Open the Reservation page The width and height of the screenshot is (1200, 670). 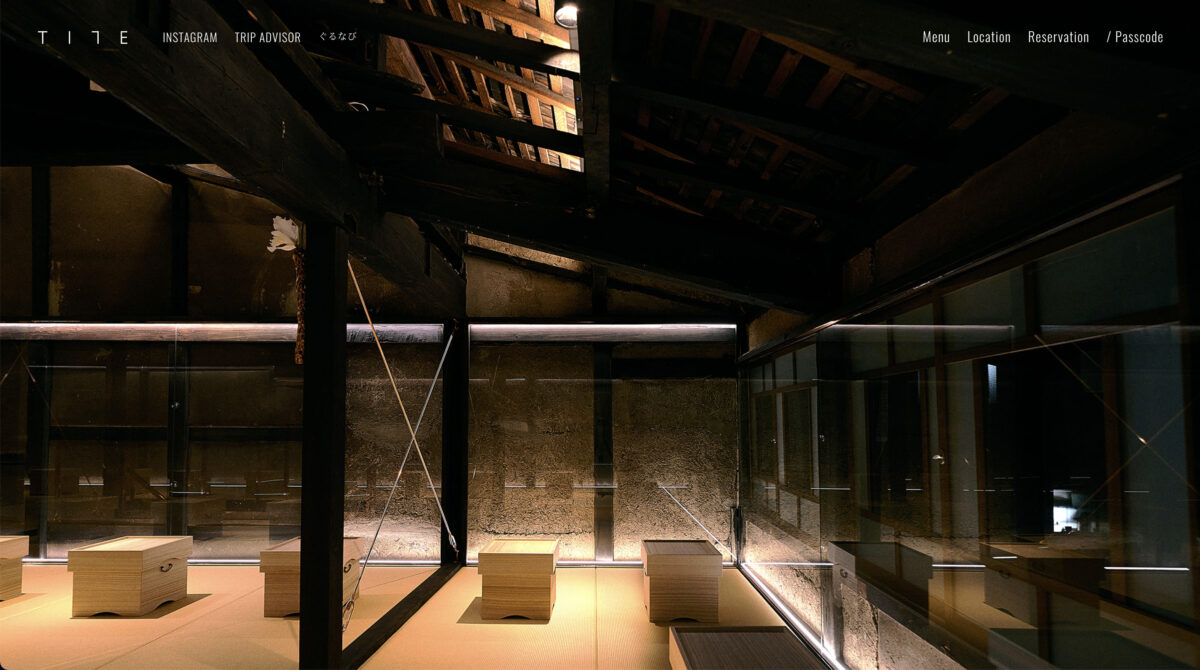click(x=1058, y=37)
